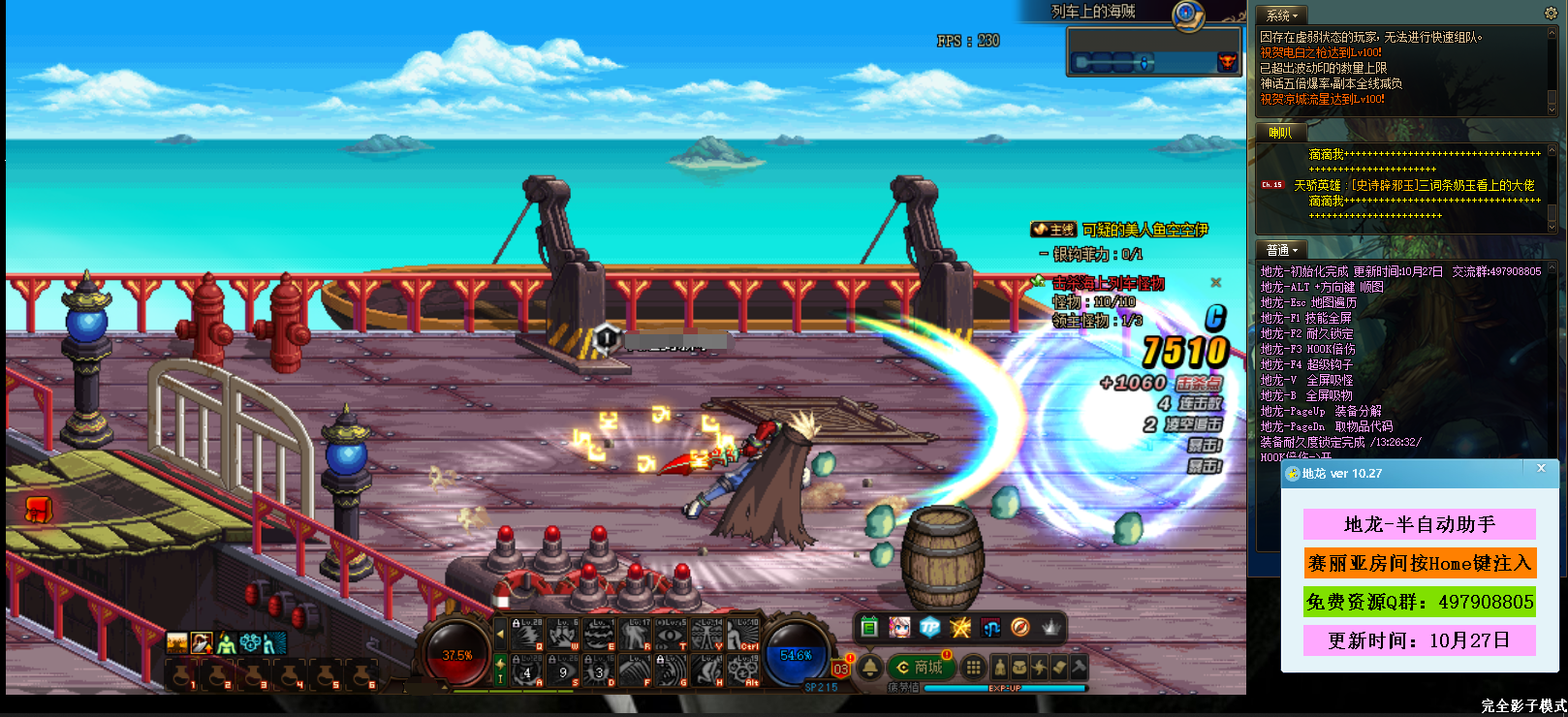Open the grid-style game menu icon

pyautogui.click(x=972, y=668)
